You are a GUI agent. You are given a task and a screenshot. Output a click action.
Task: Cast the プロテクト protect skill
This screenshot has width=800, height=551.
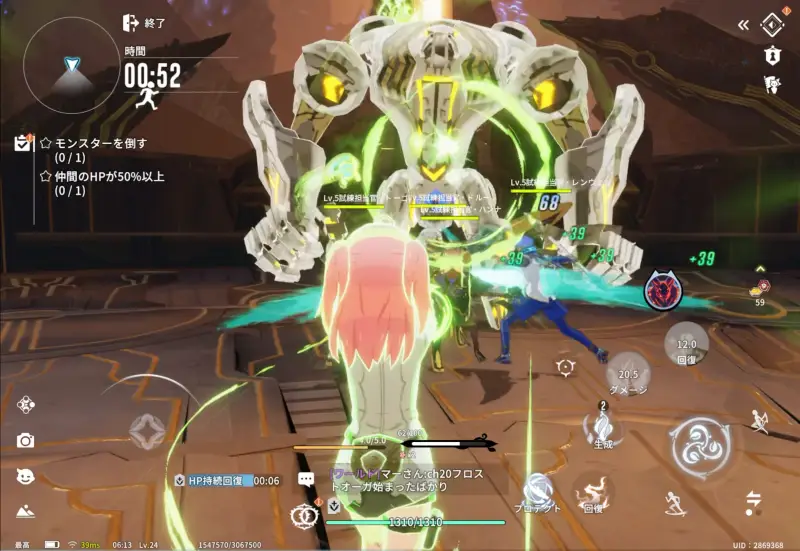click(x=540, y=493)
